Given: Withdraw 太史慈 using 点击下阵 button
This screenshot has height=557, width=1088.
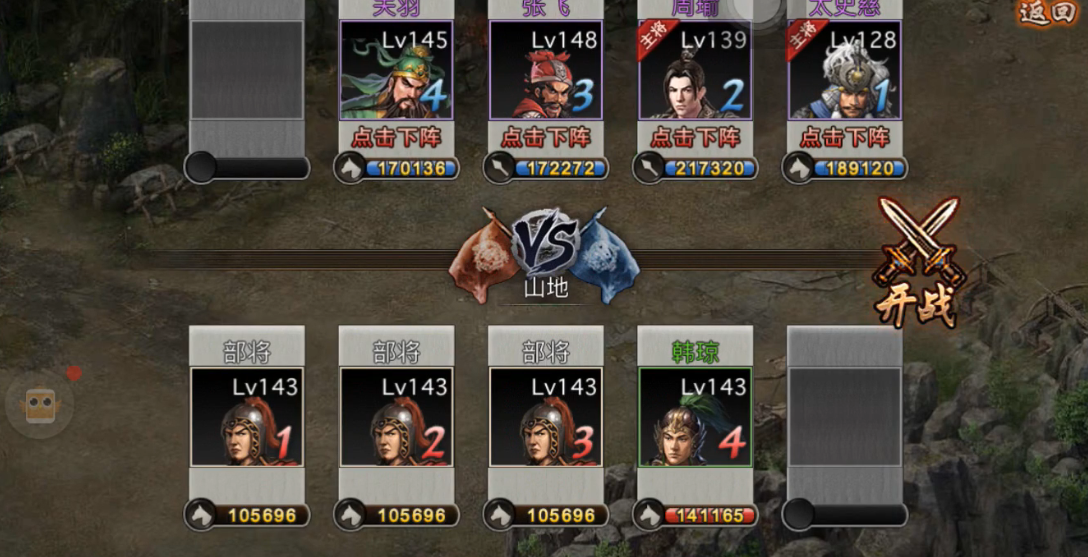Looking at the screenshot, I should click(x=845, y=137).
